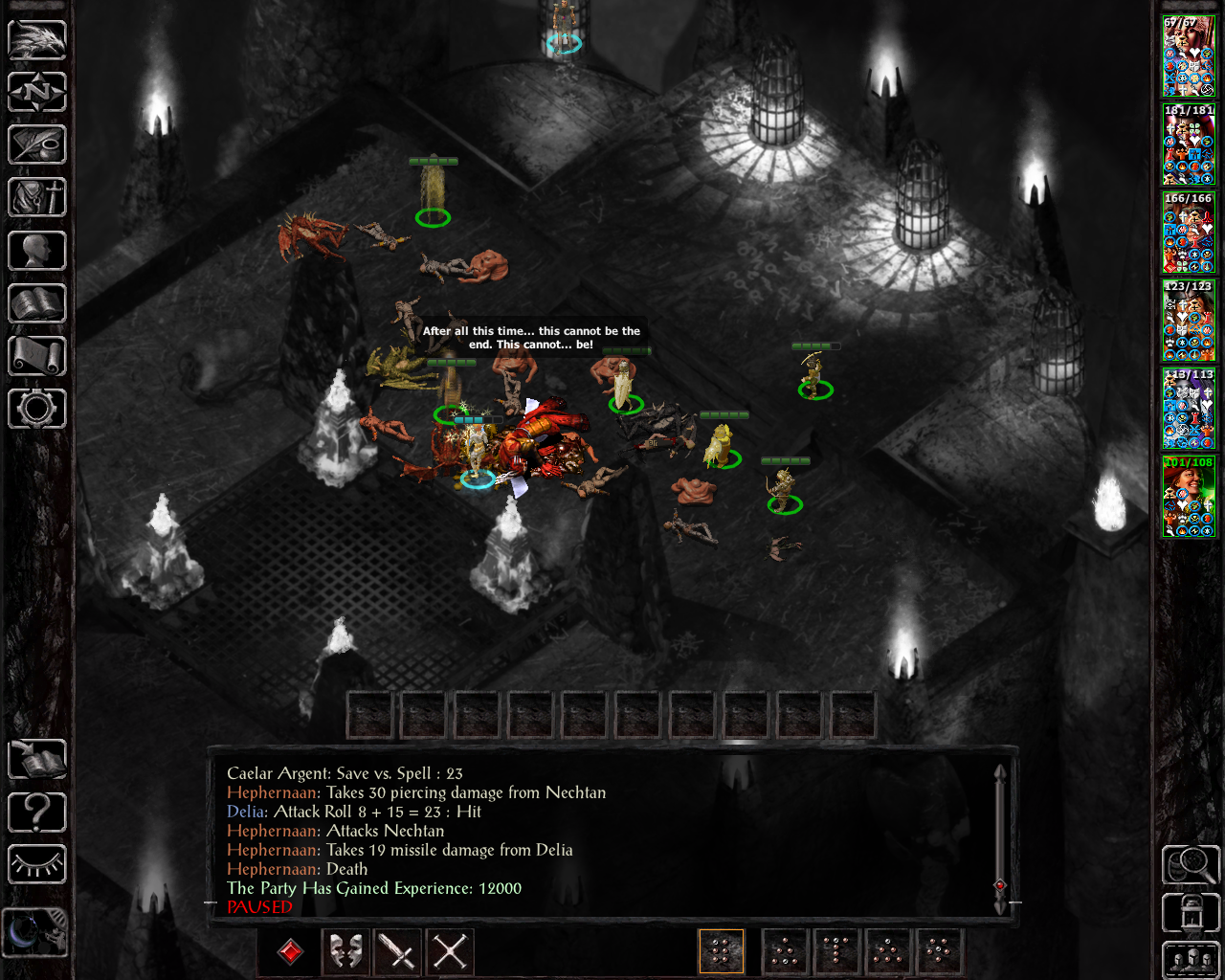Rest the party with the closed-eye button
This screenshot has width=1225, height=980.
37,864
